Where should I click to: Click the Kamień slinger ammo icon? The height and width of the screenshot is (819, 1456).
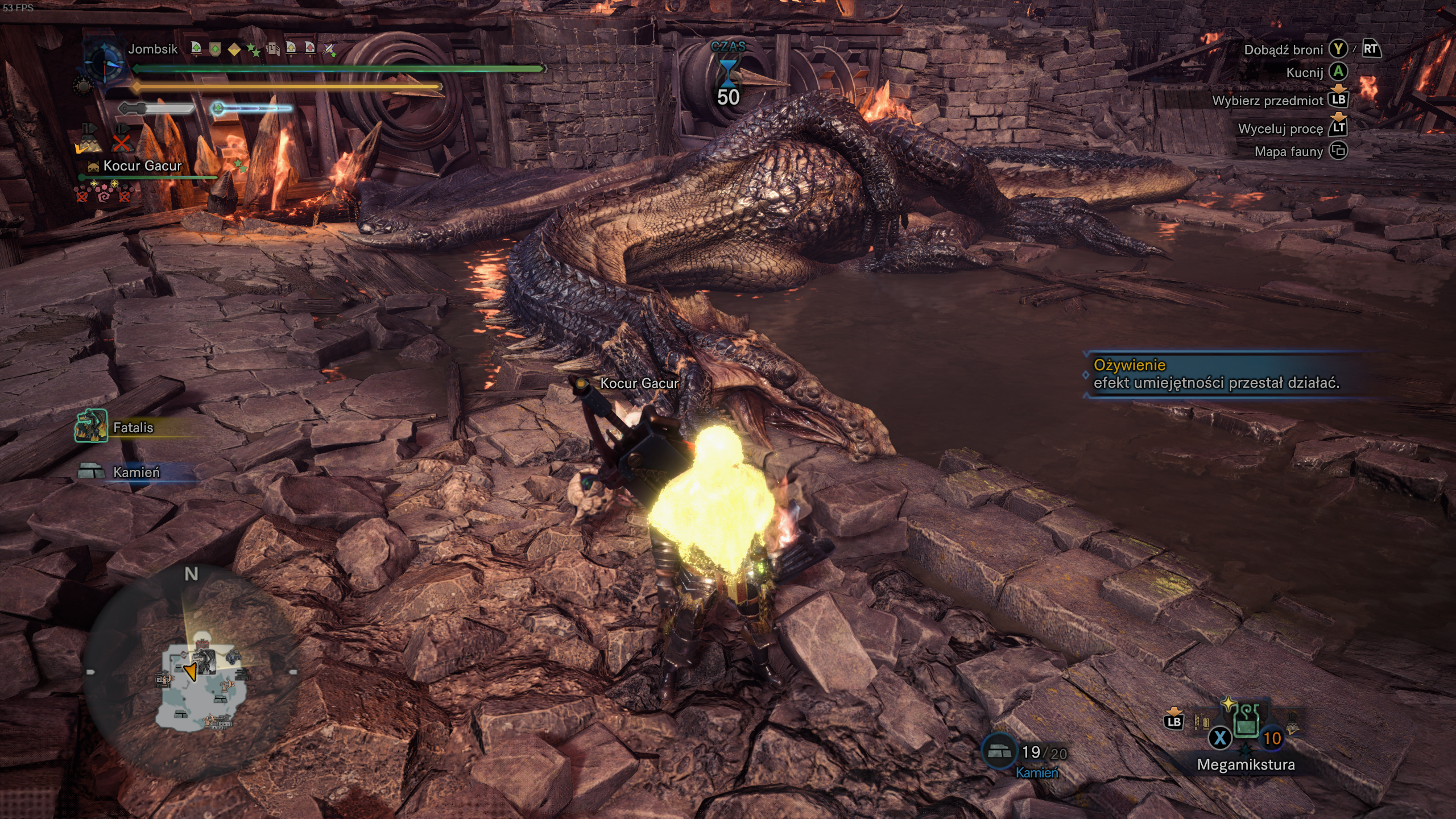click(x=1000, y=752)
